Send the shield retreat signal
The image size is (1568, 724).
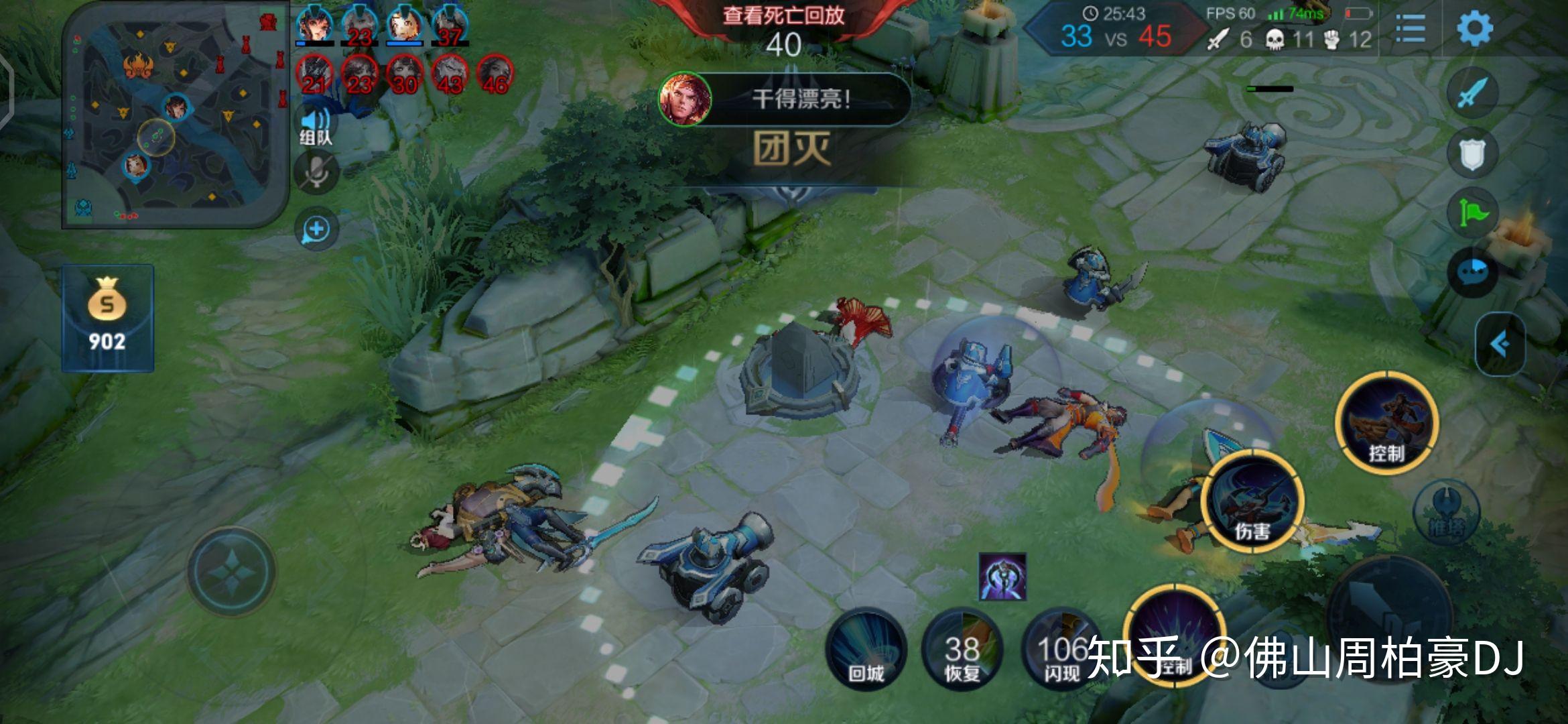coord(1472,154)
